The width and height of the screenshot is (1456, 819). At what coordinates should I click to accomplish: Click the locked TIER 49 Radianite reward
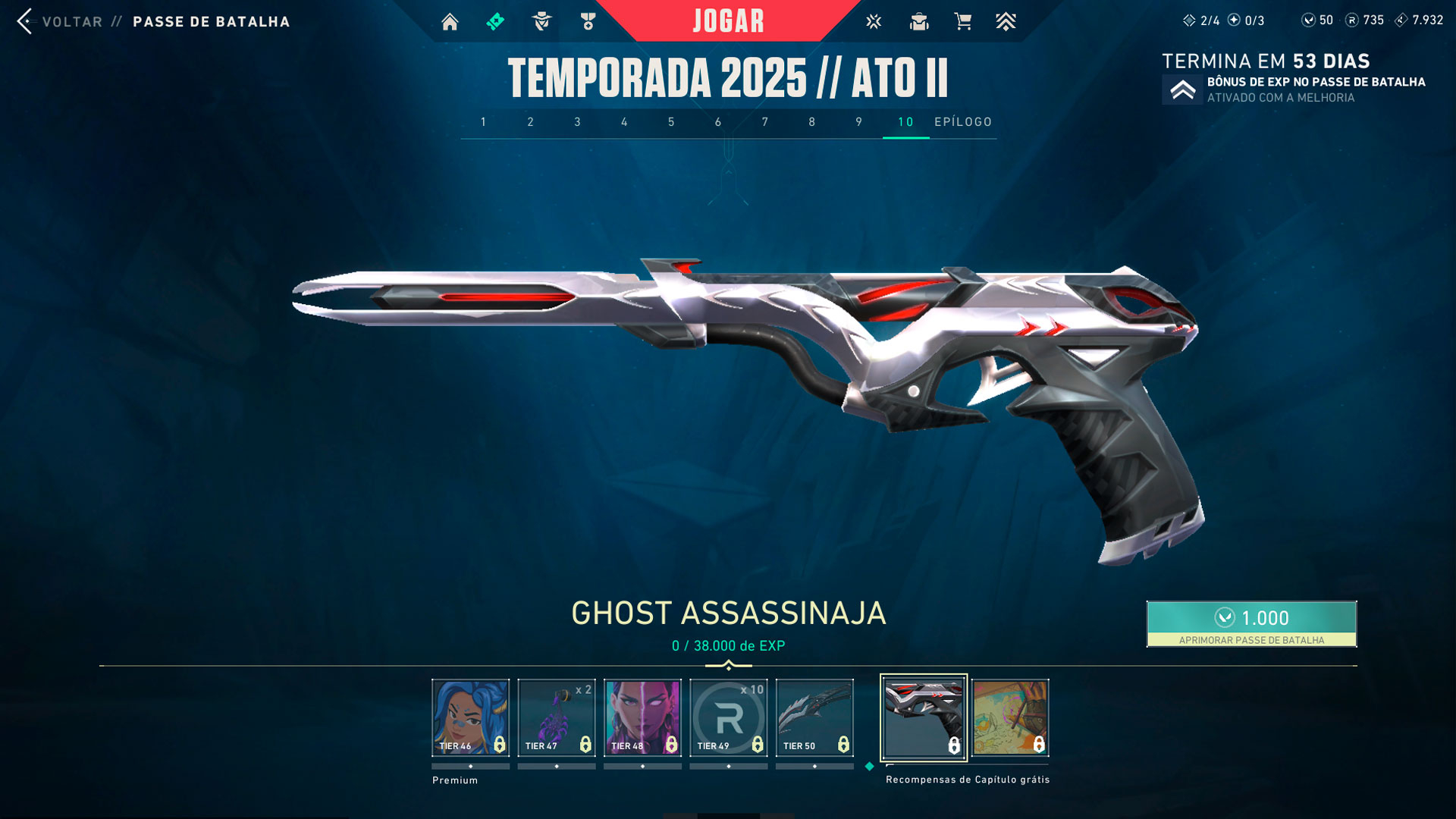[x=728, y=717]
